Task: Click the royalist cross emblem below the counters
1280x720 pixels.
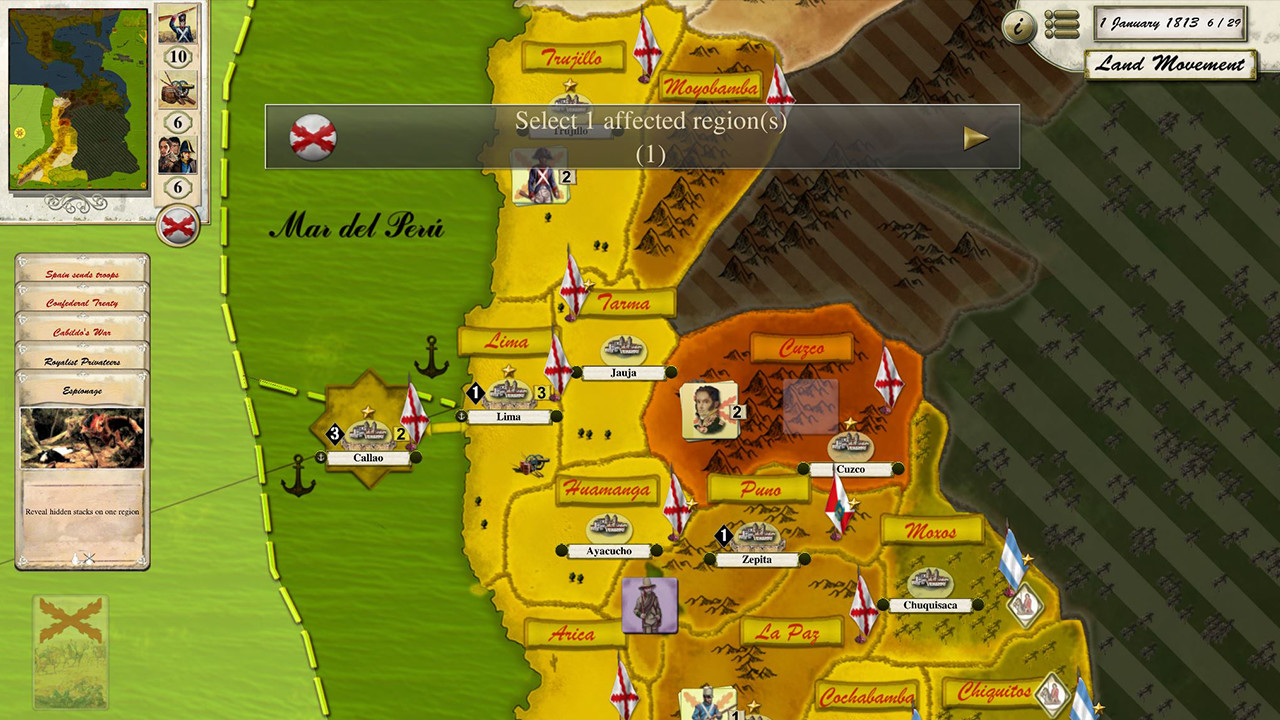Action: (x=177, y=225)
